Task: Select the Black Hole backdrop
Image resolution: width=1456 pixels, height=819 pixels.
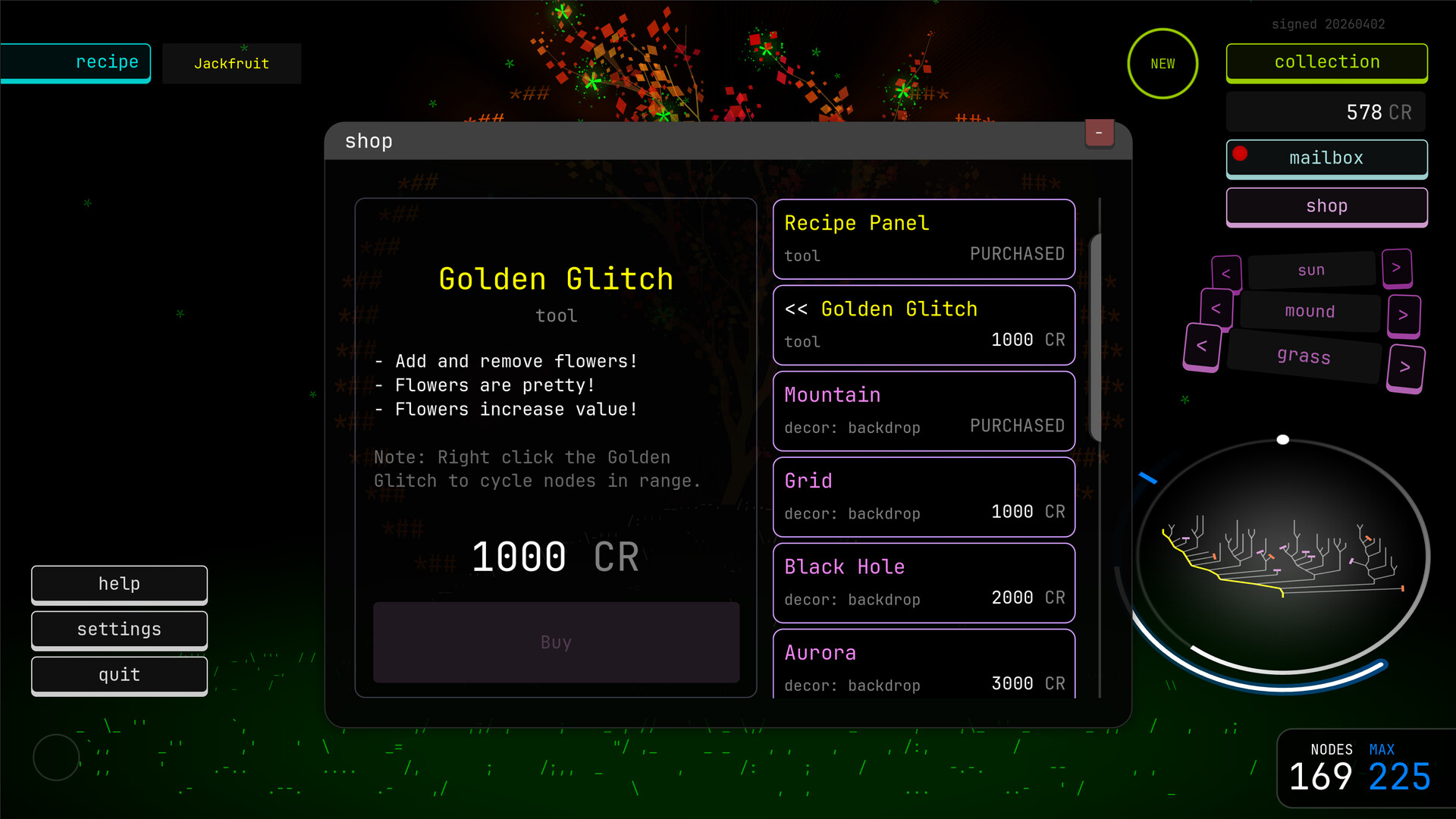Action: [924, 582]
